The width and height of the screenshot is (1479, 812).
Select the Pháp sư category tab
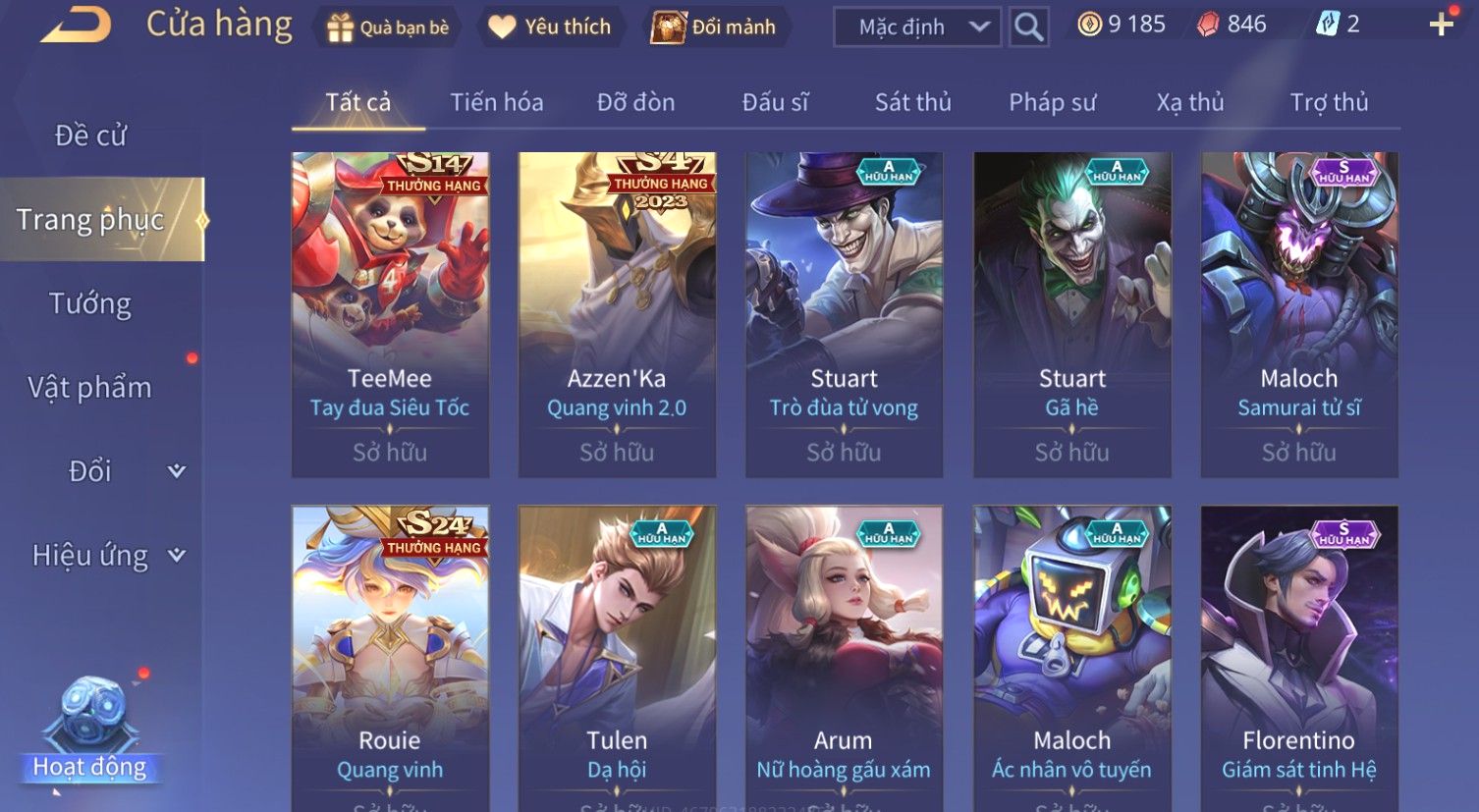(1052, 102)
